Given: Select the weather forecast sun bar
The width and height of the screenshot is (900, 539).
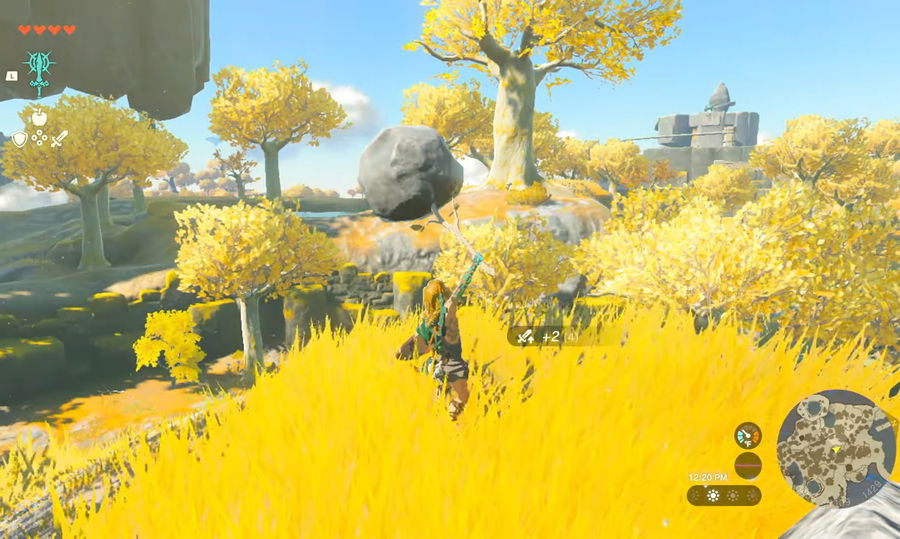Looking at the screenshot, I should click(x=724, y=495).
